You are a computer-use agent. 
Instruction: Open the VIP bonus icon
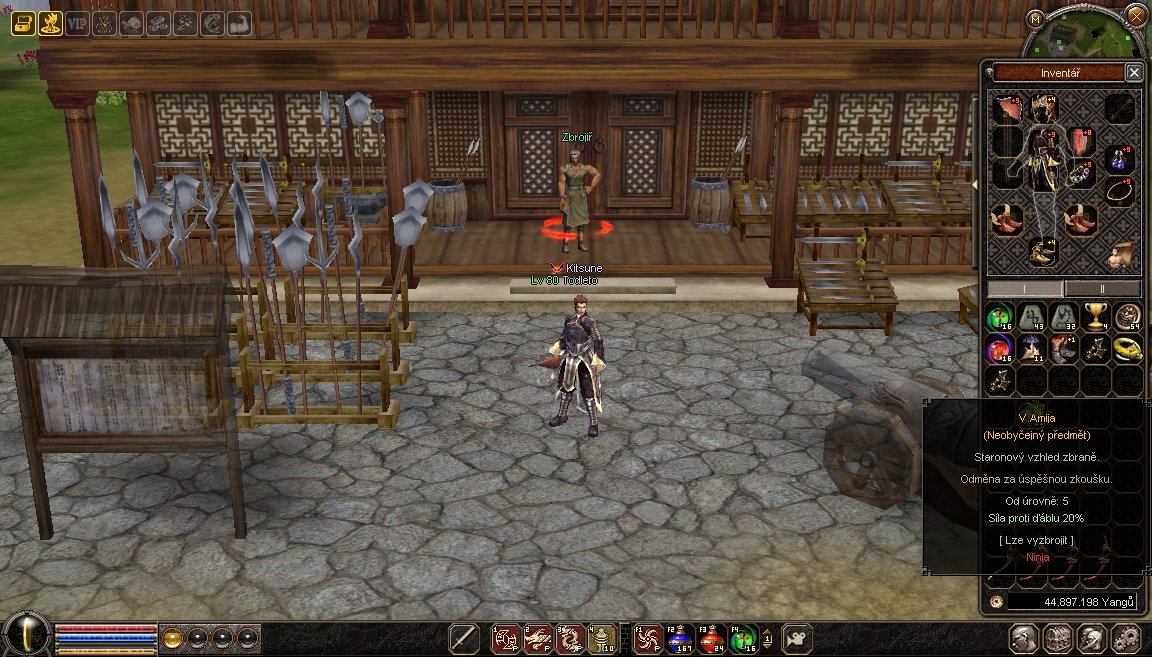78,22
